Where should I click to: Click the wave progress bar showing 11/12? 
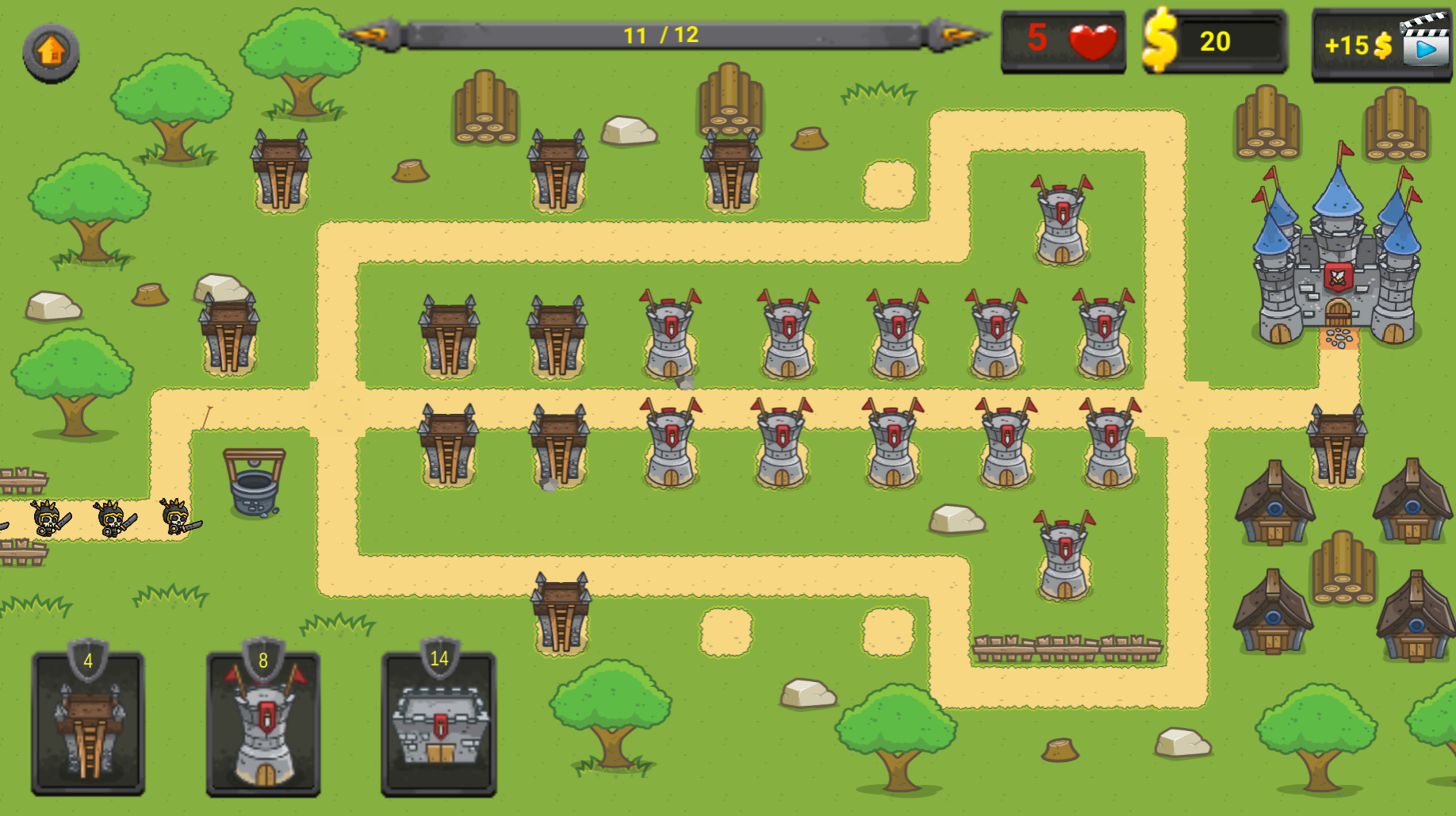(666, 34)
